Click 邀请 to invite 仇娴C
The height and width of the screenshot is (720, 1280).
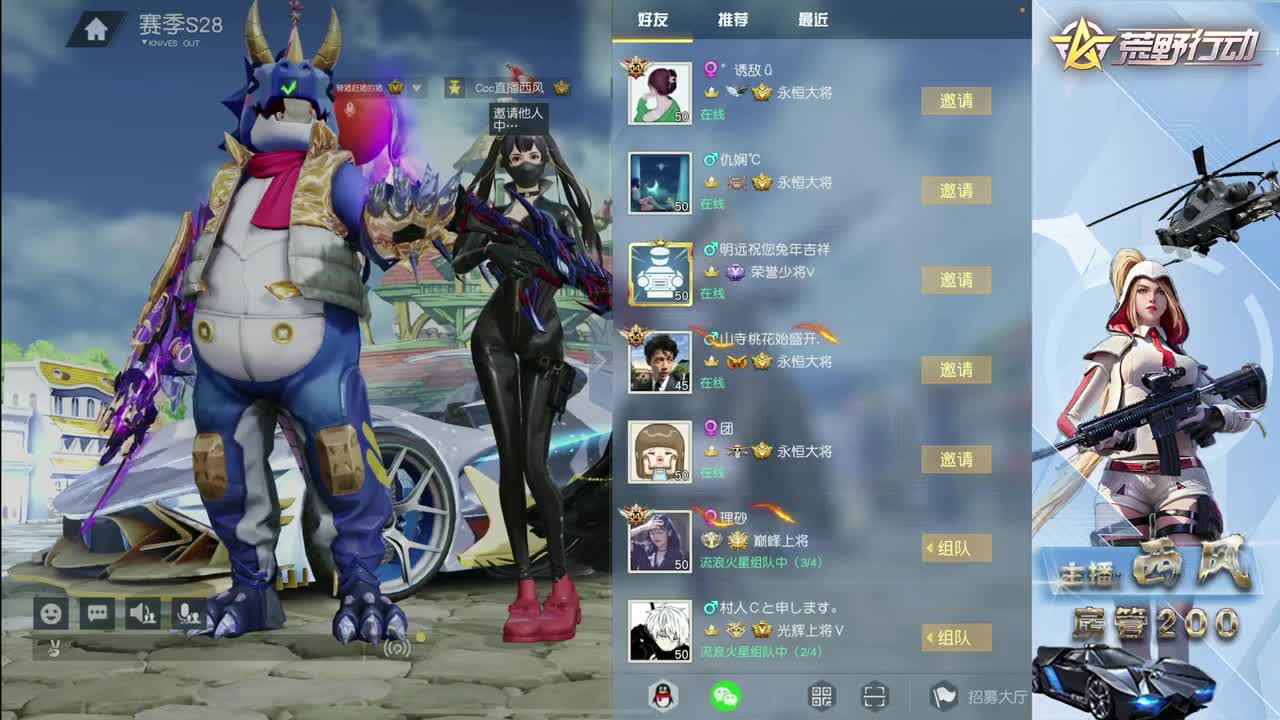click(956, 191)
